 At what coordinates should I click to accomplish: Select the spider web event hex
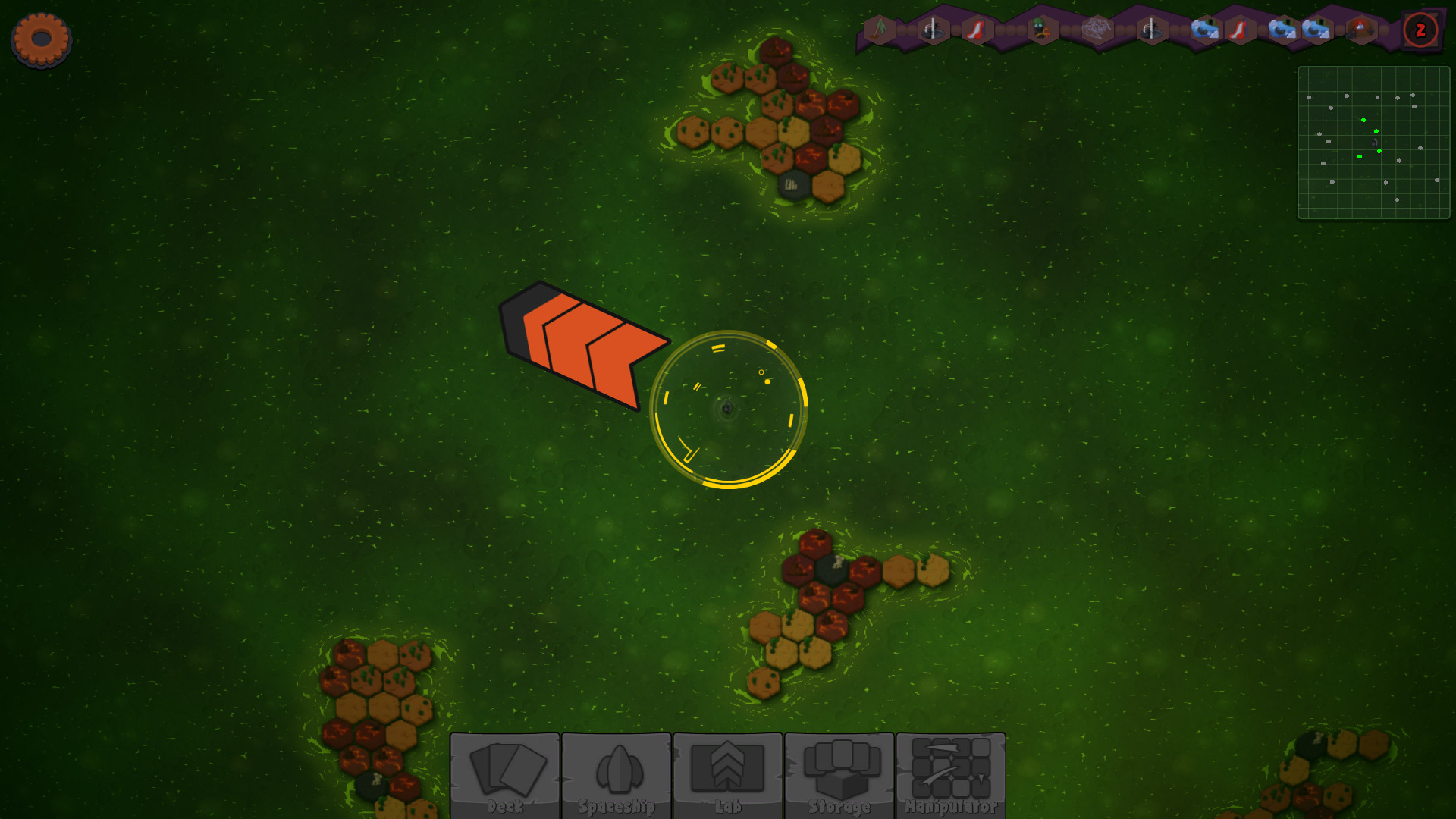(x=1097, y=30)
